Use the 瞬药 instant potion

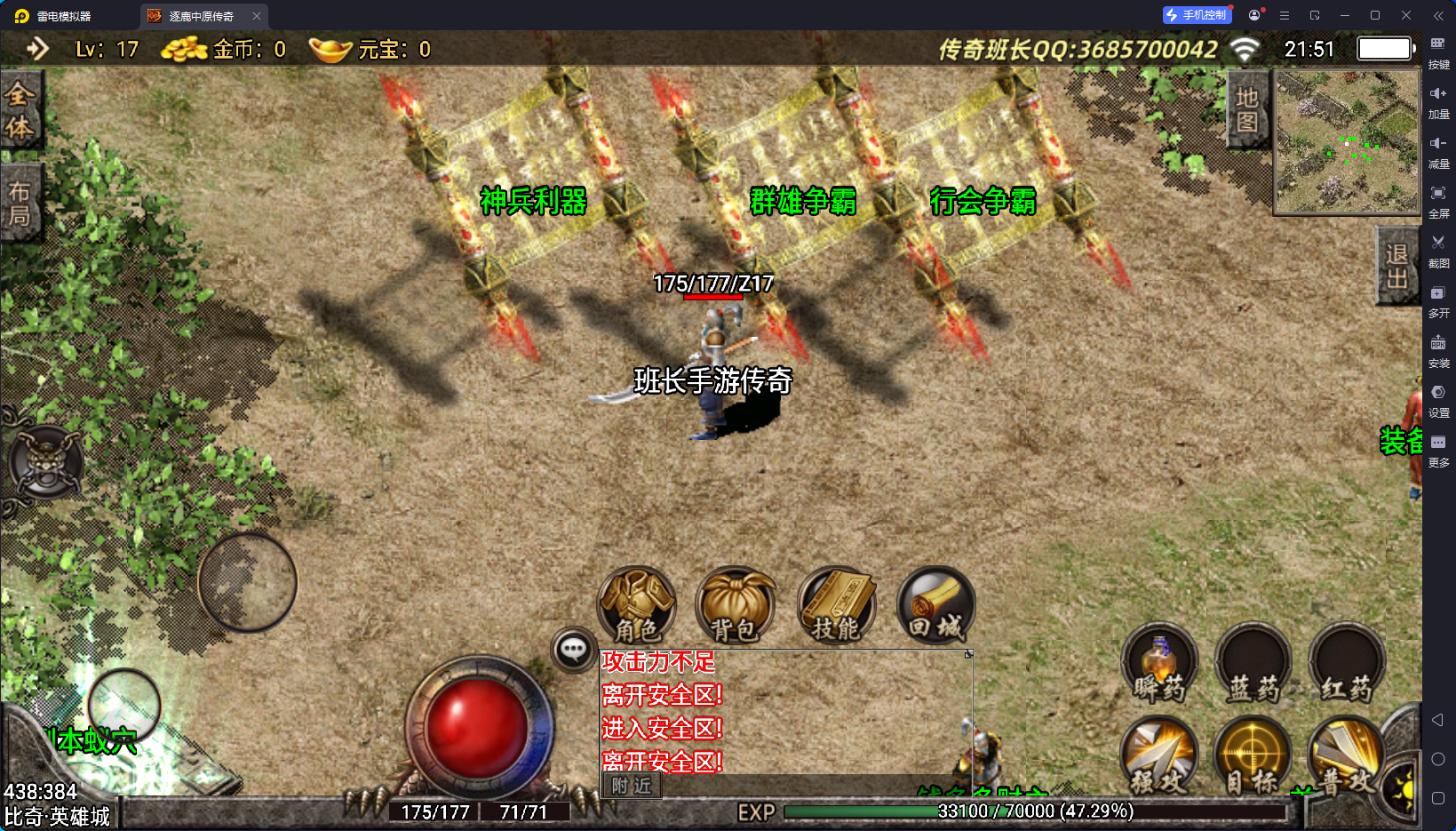(1159, 663)
